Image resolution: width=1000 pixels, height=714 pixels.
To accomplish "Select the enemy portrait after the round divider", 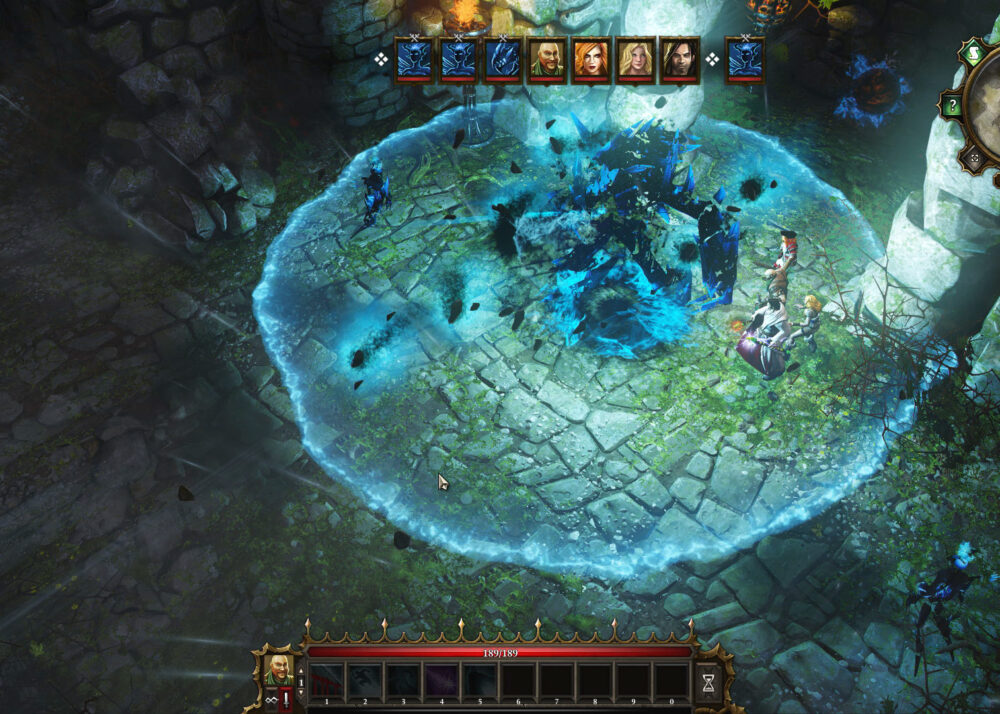I will pyautogui.click(x=744, y=59).
